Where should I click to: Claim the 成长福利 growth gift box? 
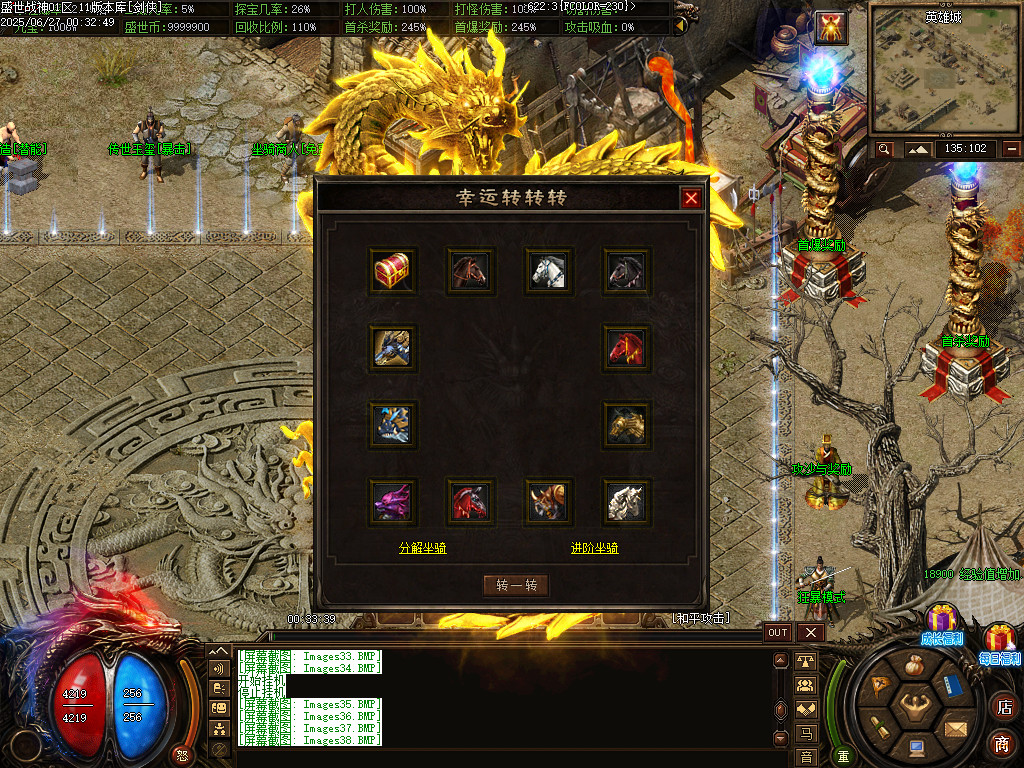(x=941, y=622)
